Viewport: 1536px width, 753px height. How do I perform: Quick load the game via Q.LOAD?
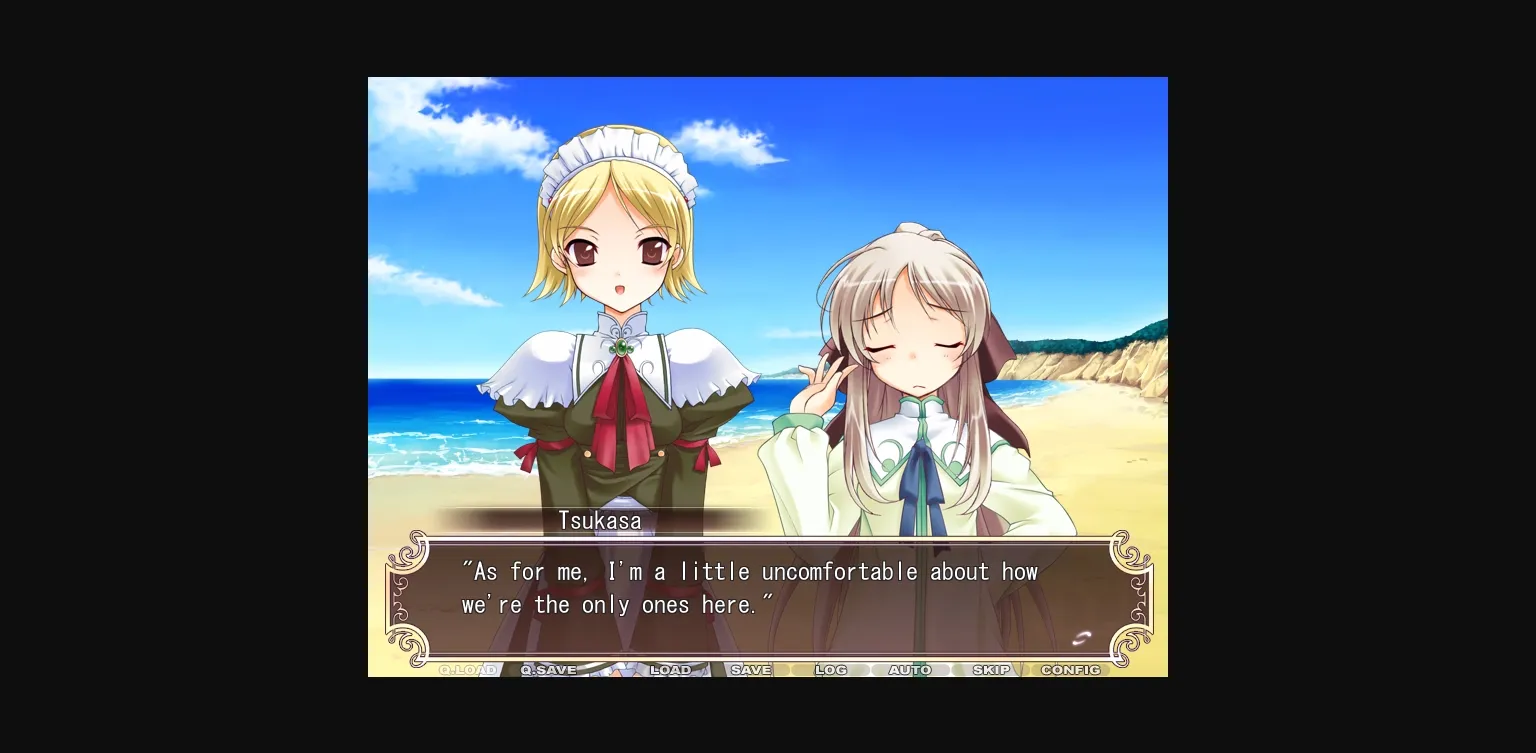[x=468, y=670]
